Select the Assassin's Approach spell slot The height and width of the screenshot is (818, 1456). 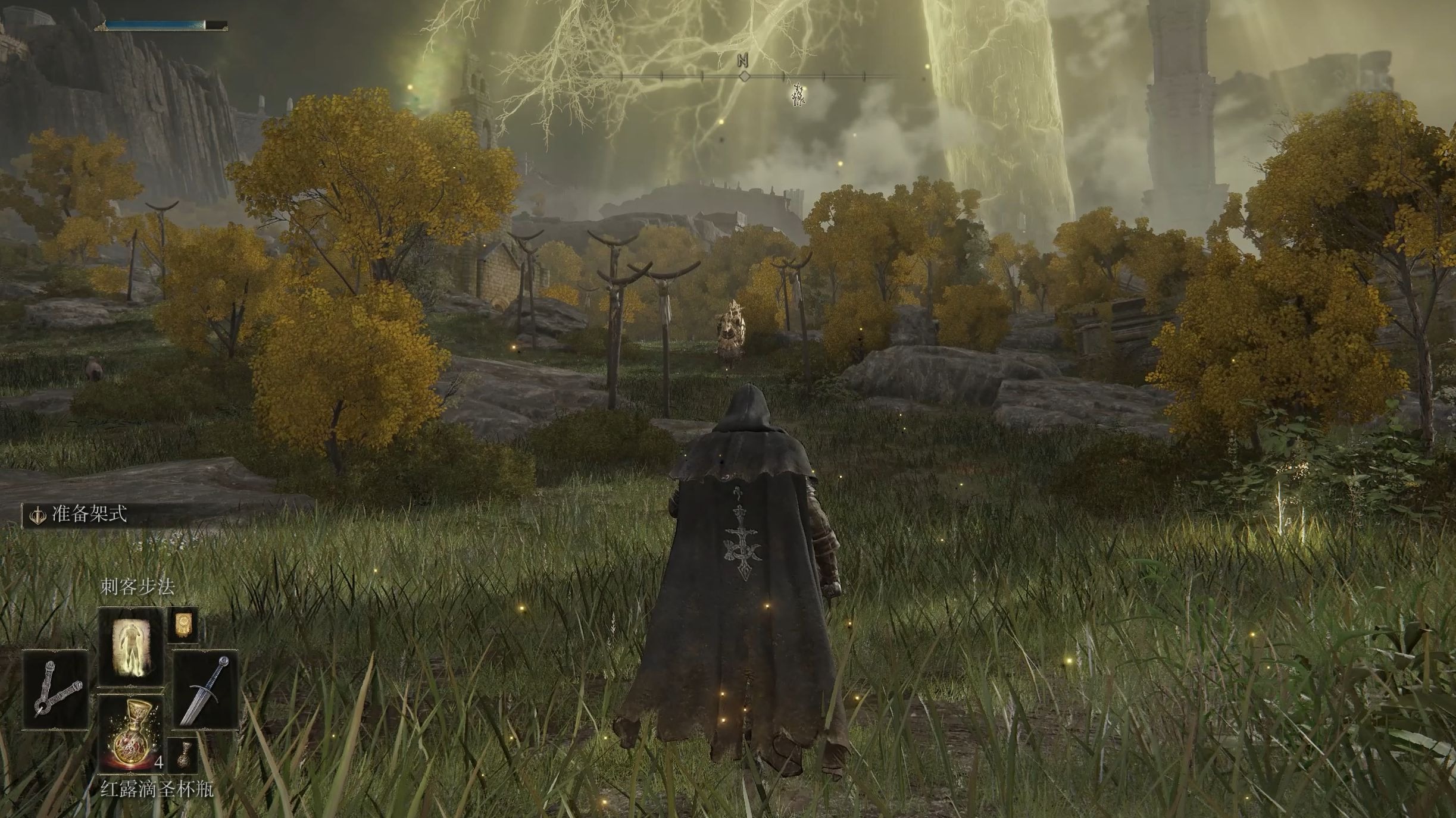(130, 646)
